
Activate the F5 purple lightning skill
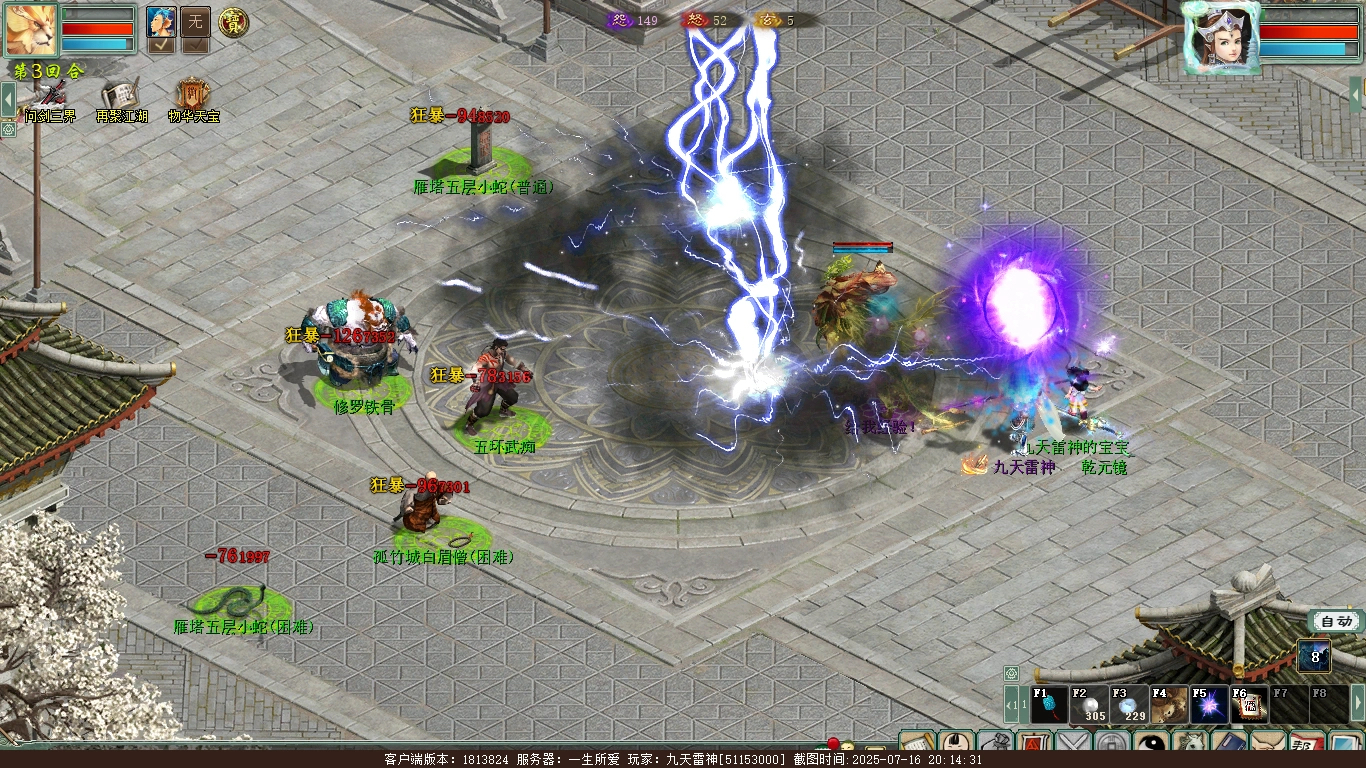pyautogui.click(x=1209, y=705)
